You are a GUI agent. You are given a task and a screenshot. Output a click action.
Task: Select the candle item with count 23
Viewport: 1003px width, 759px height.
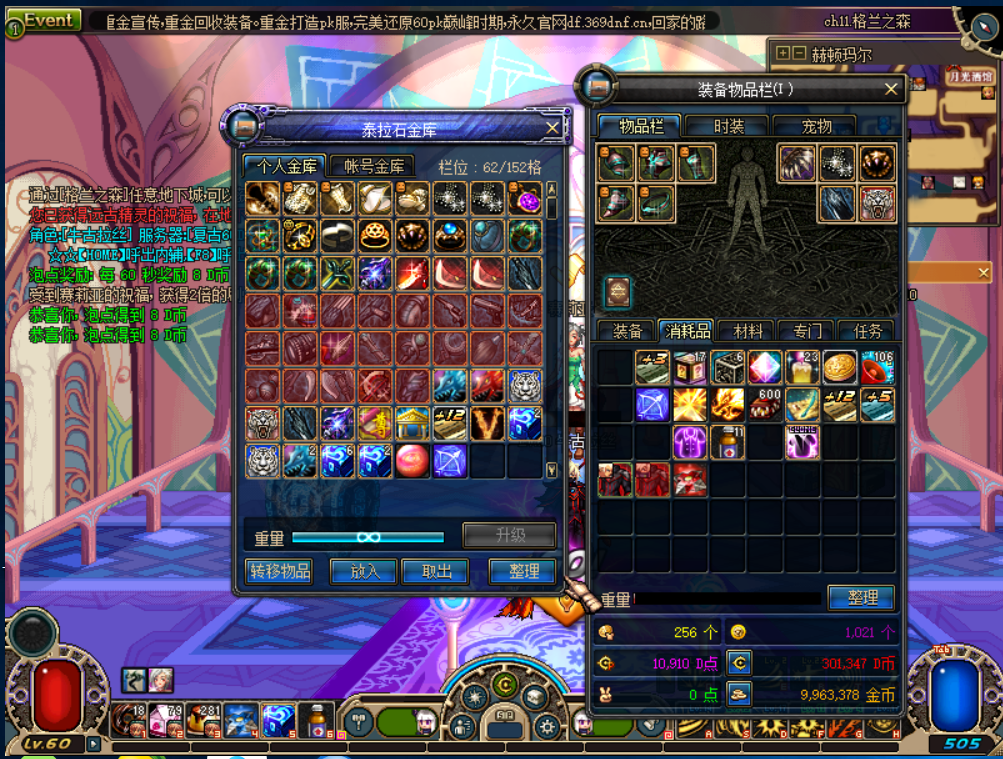(802, 367)
